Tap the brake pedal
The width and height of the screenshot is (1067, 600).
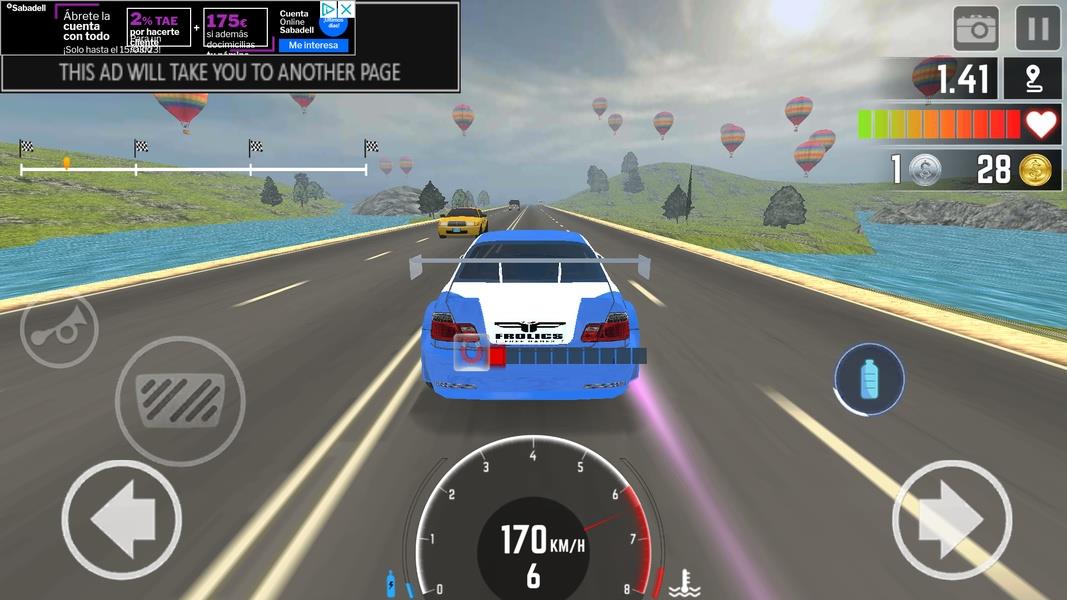click(180, 400)
